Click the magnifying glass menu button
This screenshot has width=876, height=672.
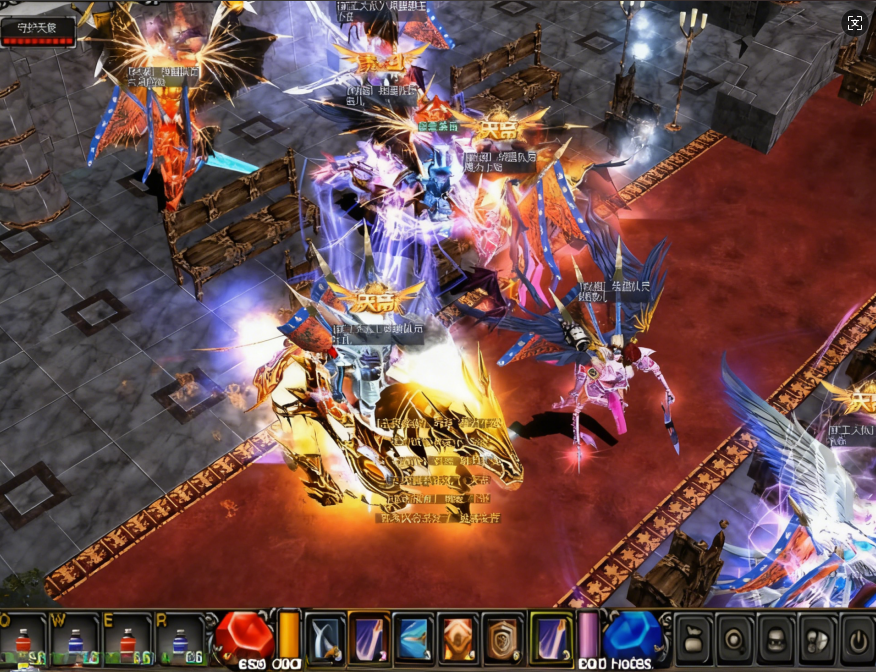(736, 638)
